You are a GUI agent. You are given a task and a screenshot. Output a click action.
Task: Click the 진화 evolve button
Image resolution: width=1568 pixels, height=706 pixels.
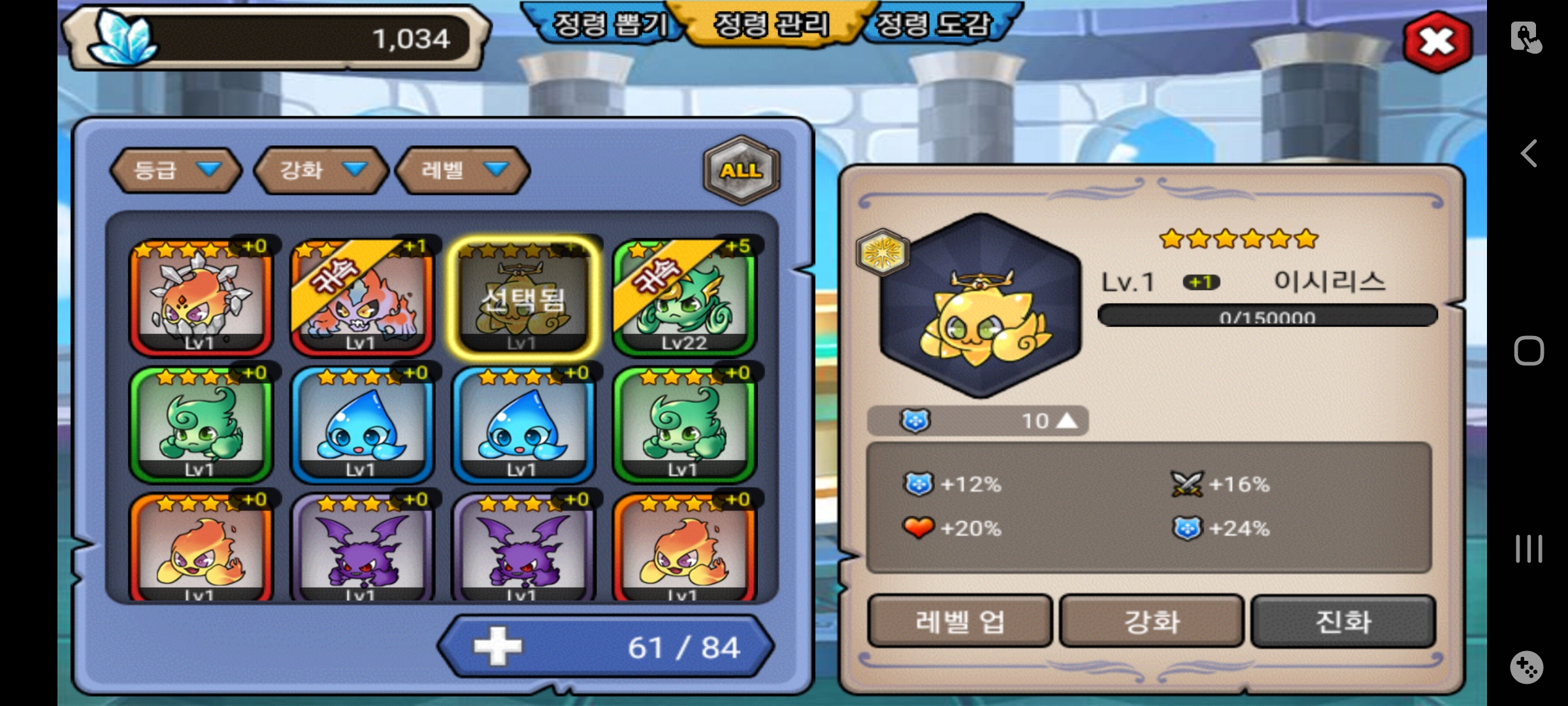pyautogui.click(x=1343, y=621)
